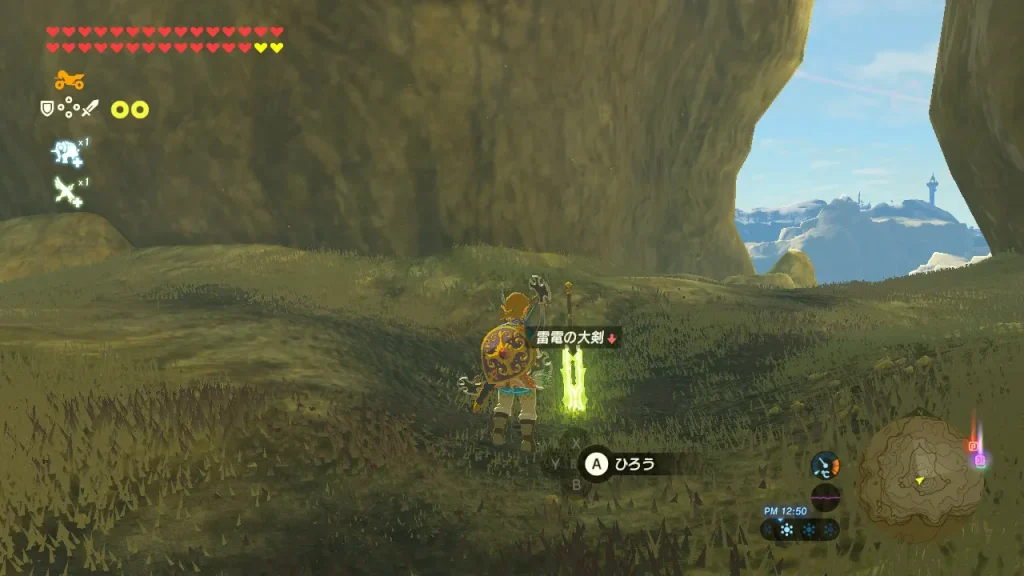1024x576 pixels.
Task: Click the sword quick-select icon
Action: pyautogui.click(x=90, y=108)
